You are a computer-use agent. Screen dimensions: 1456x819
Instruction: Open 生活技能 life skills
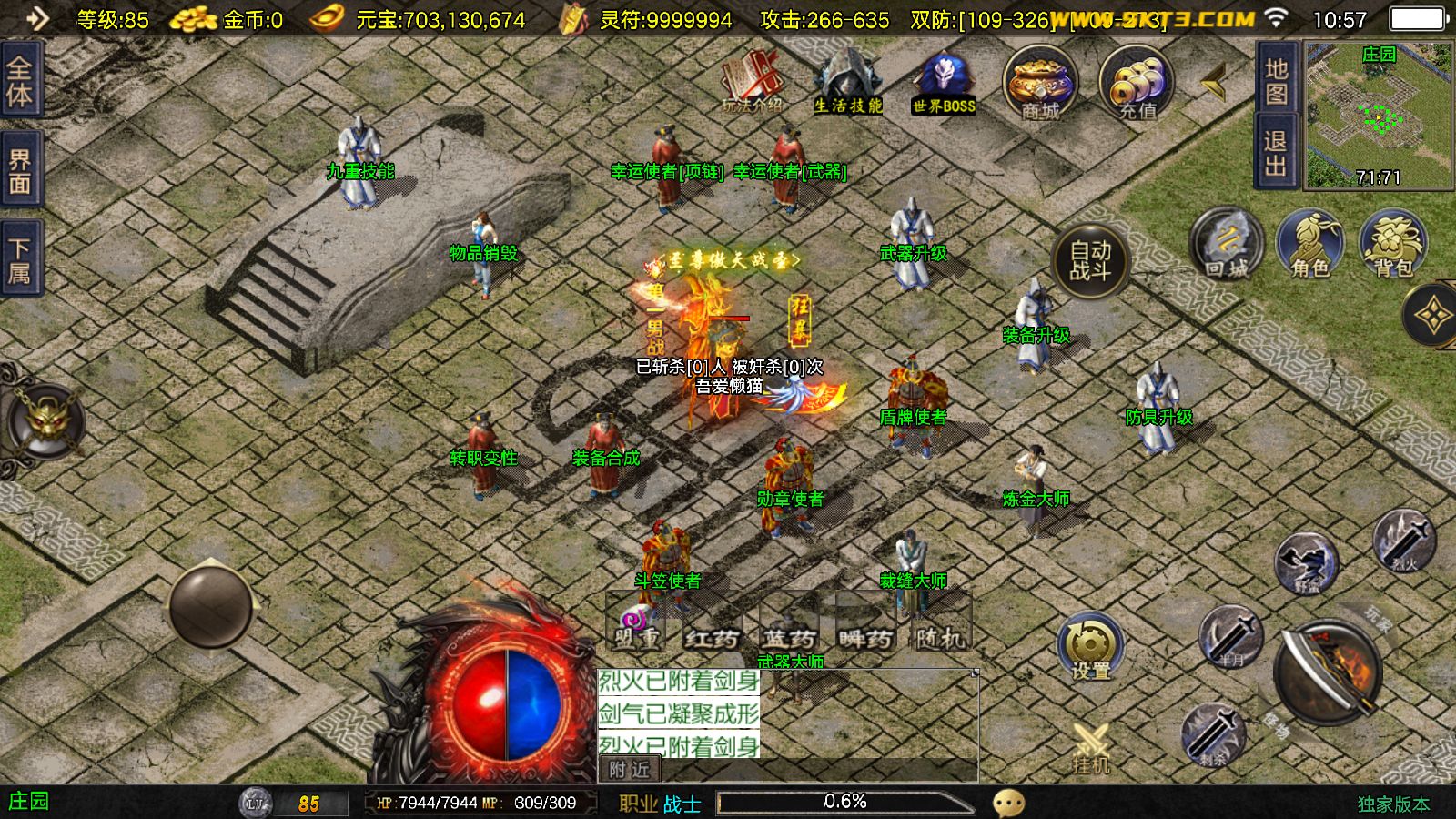pyautogui.click(x=847, y=82)
